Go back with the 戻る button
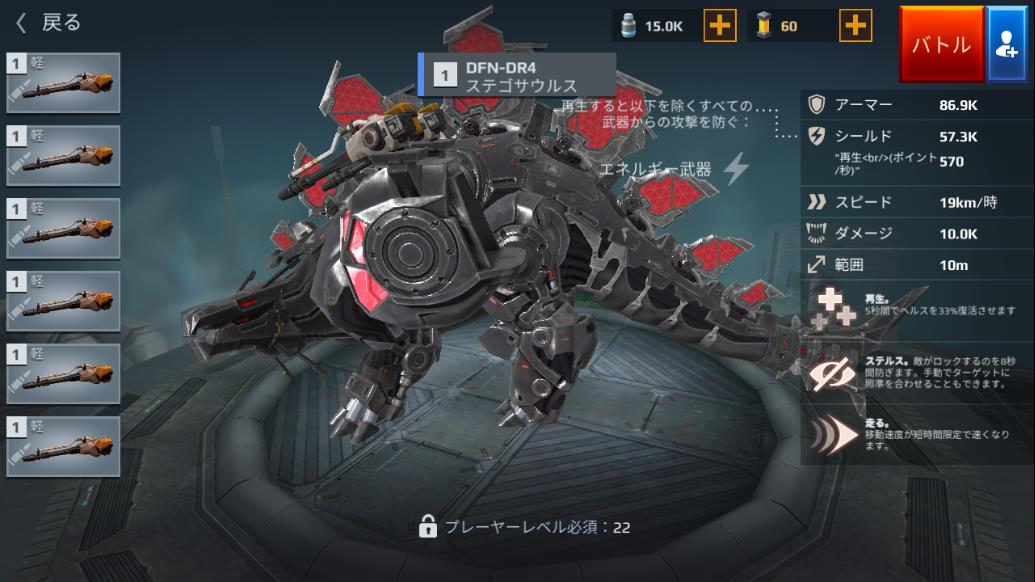The image size is (1035, 582). [x=48, y=22]
